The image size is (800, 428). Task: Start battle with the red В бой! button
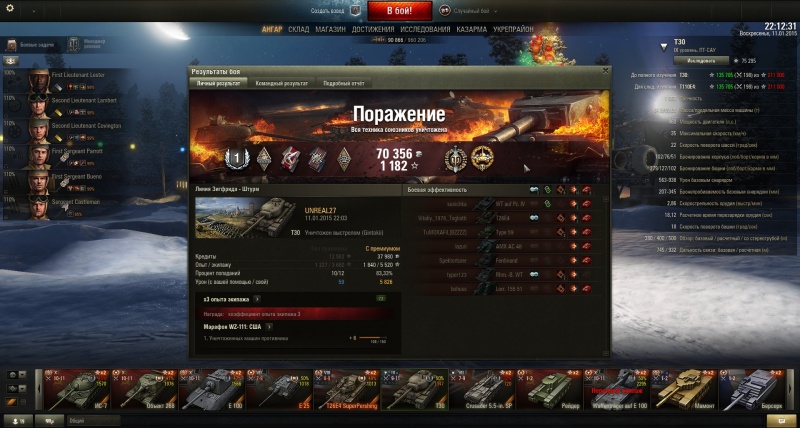click(400, 11)
